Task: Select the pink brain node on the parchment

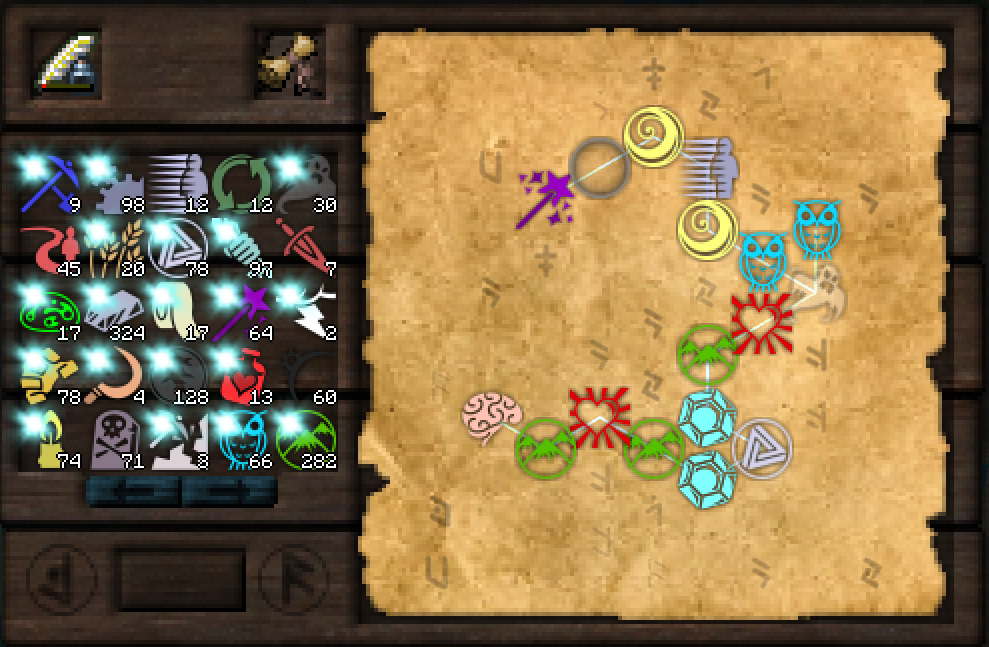Action: (x=492, y=414)
